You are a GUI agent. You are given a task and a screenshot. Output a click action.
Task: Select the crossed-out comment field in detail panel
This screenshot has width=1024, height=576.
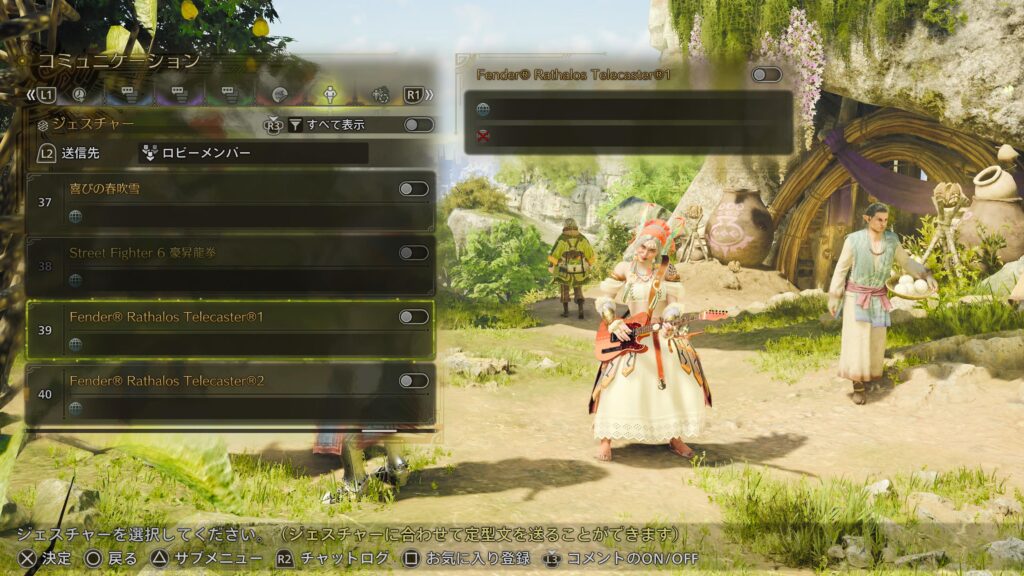[x=628, y=136]
